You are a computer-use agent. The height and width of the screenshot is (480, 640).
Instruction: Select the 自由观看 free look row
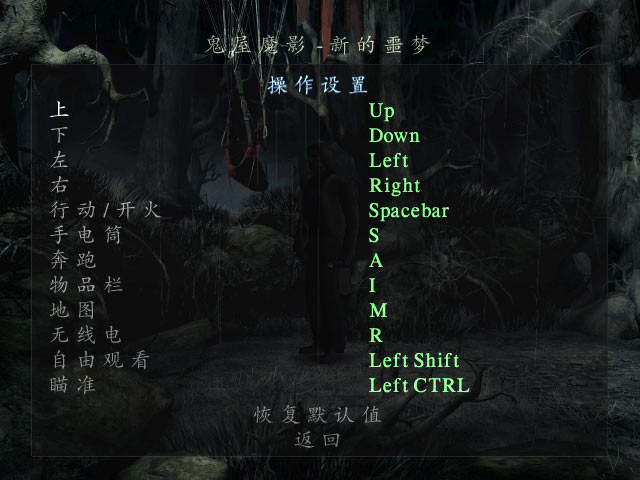coord(98,361)
